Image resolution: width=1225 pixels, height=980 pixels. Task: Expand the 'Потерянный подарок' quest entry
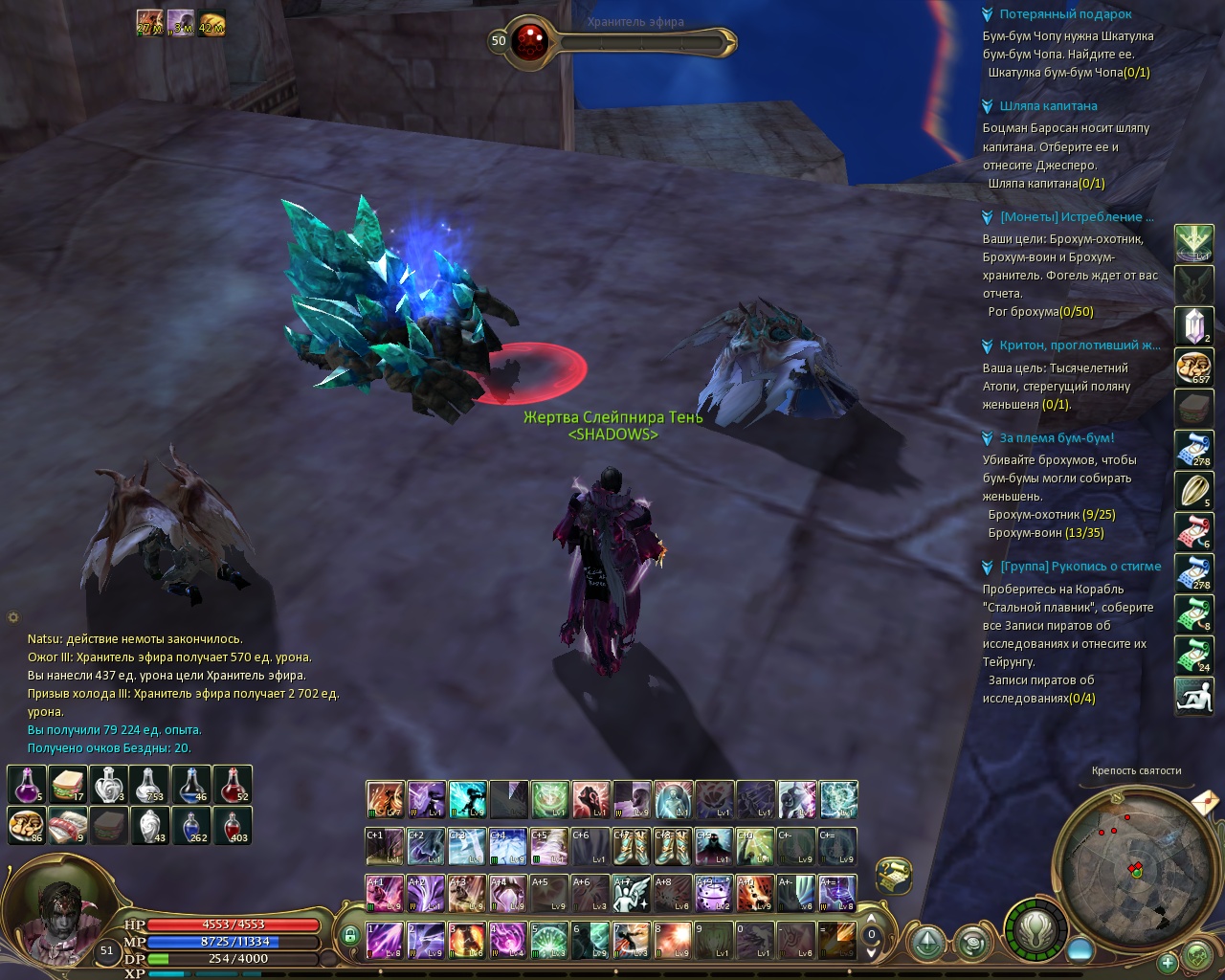click(x=988, y=14)
